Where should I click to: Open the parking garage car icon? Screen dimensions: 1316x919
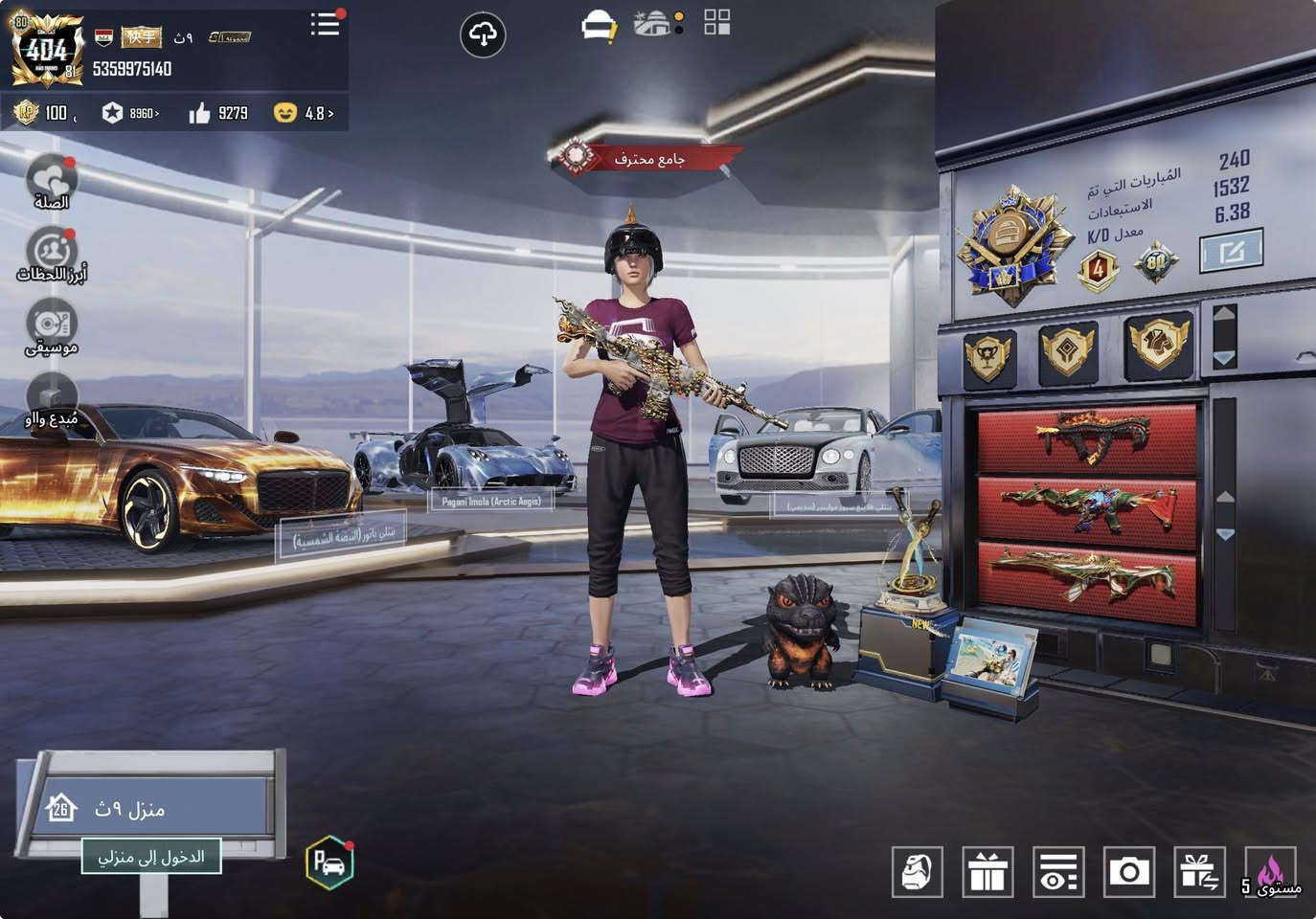tap(329, 863)
